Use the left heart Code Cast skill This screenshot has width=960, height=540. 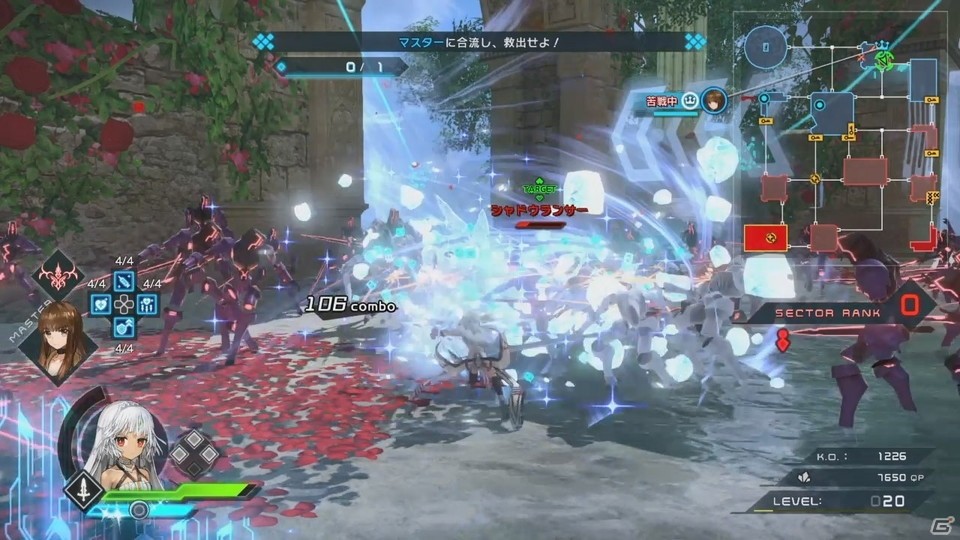click(x=100, y=304)
